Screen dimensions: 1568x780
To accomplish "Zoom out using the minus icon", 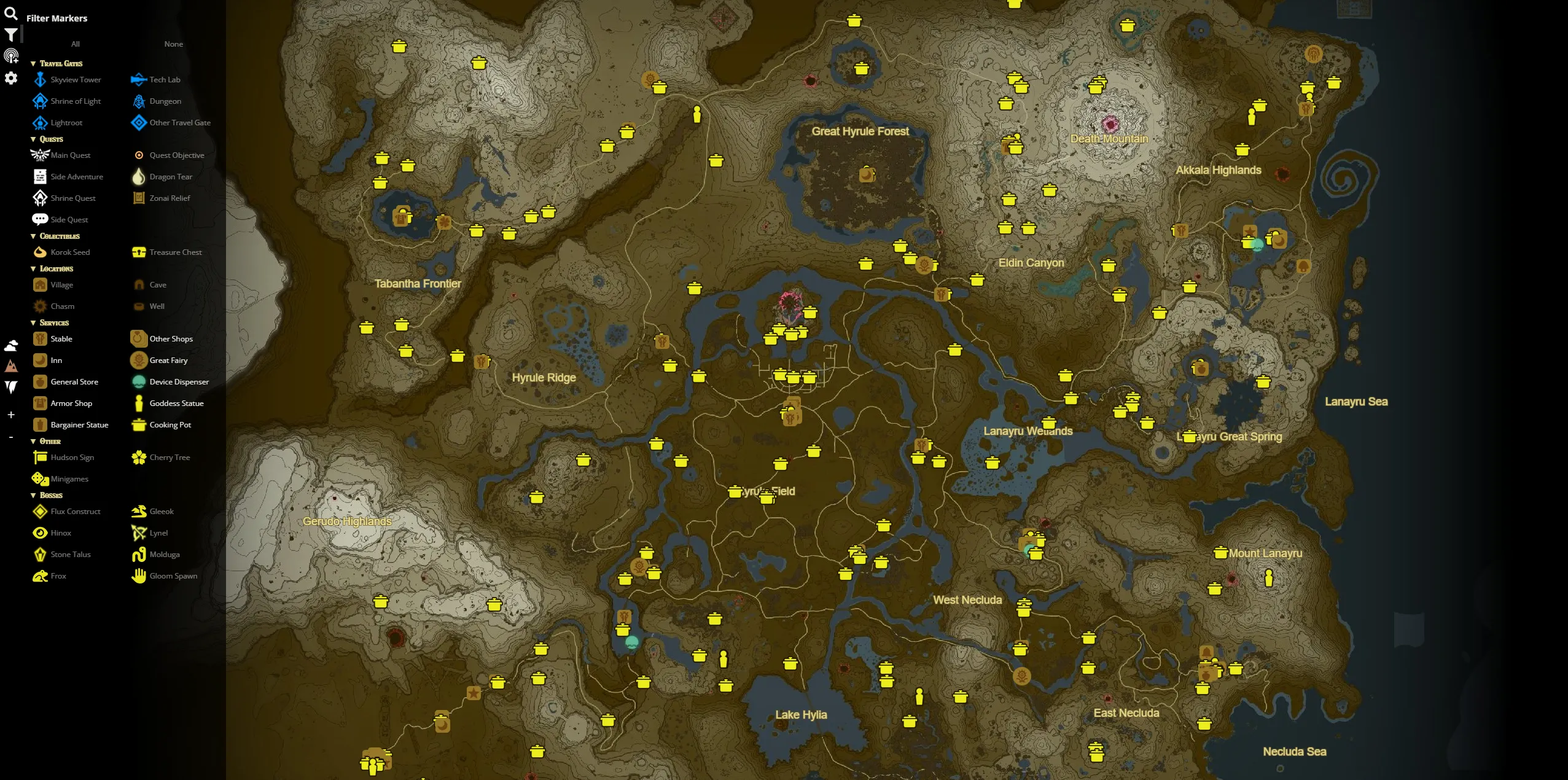I will coord(11,437).
